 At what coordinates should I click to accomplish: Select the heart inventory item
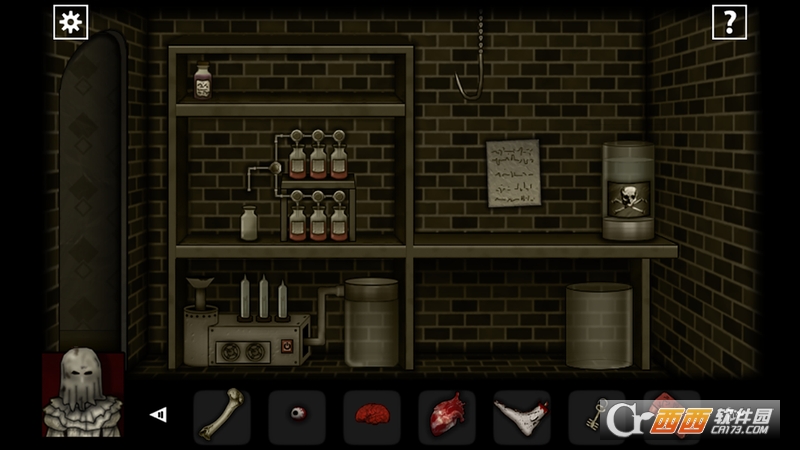pyautogui.click(x=446, y=416)
